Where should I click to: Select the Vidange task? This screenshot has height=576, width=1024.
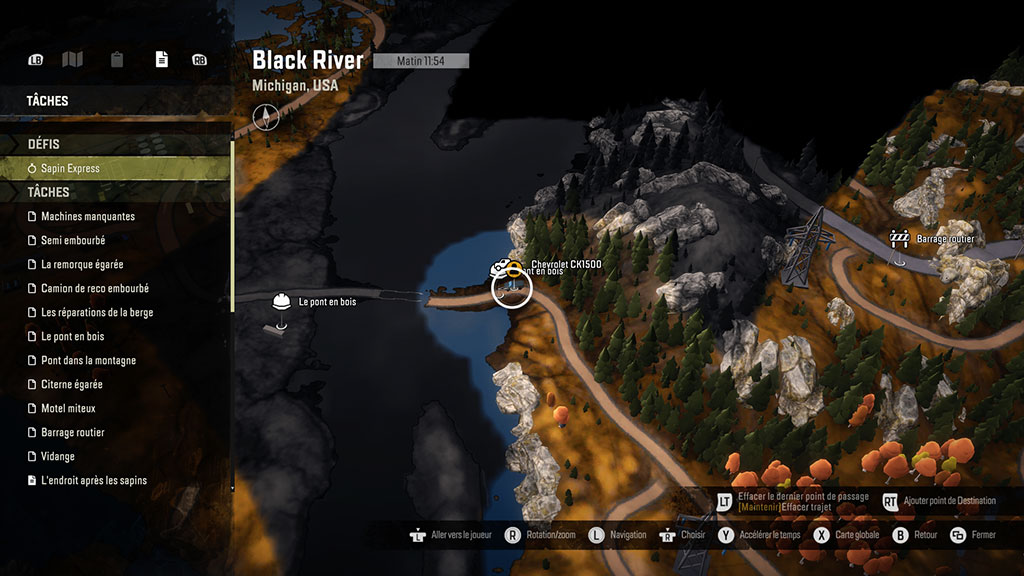coord(58,457)
